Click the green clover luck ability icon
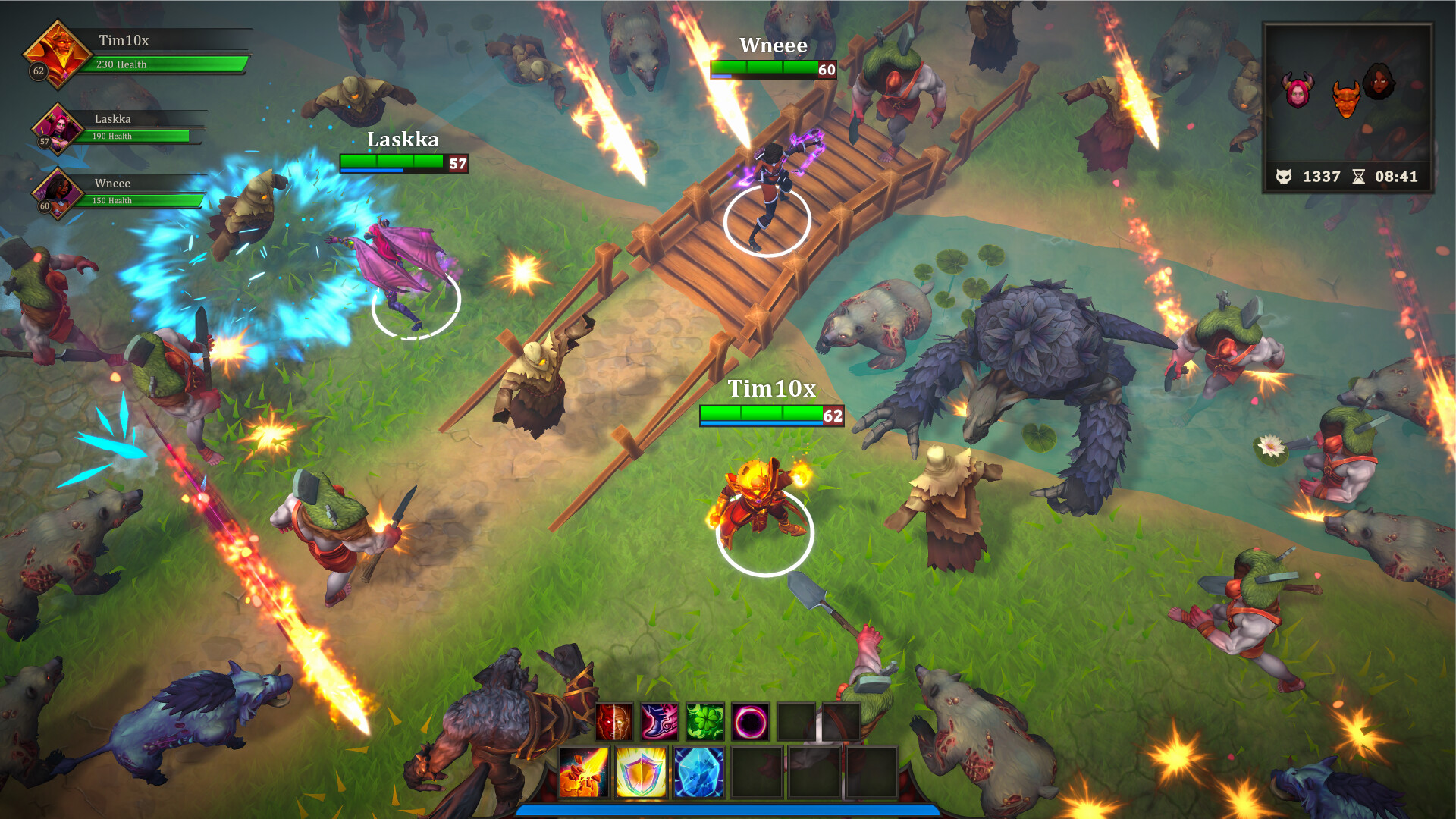 click(704, 723)
